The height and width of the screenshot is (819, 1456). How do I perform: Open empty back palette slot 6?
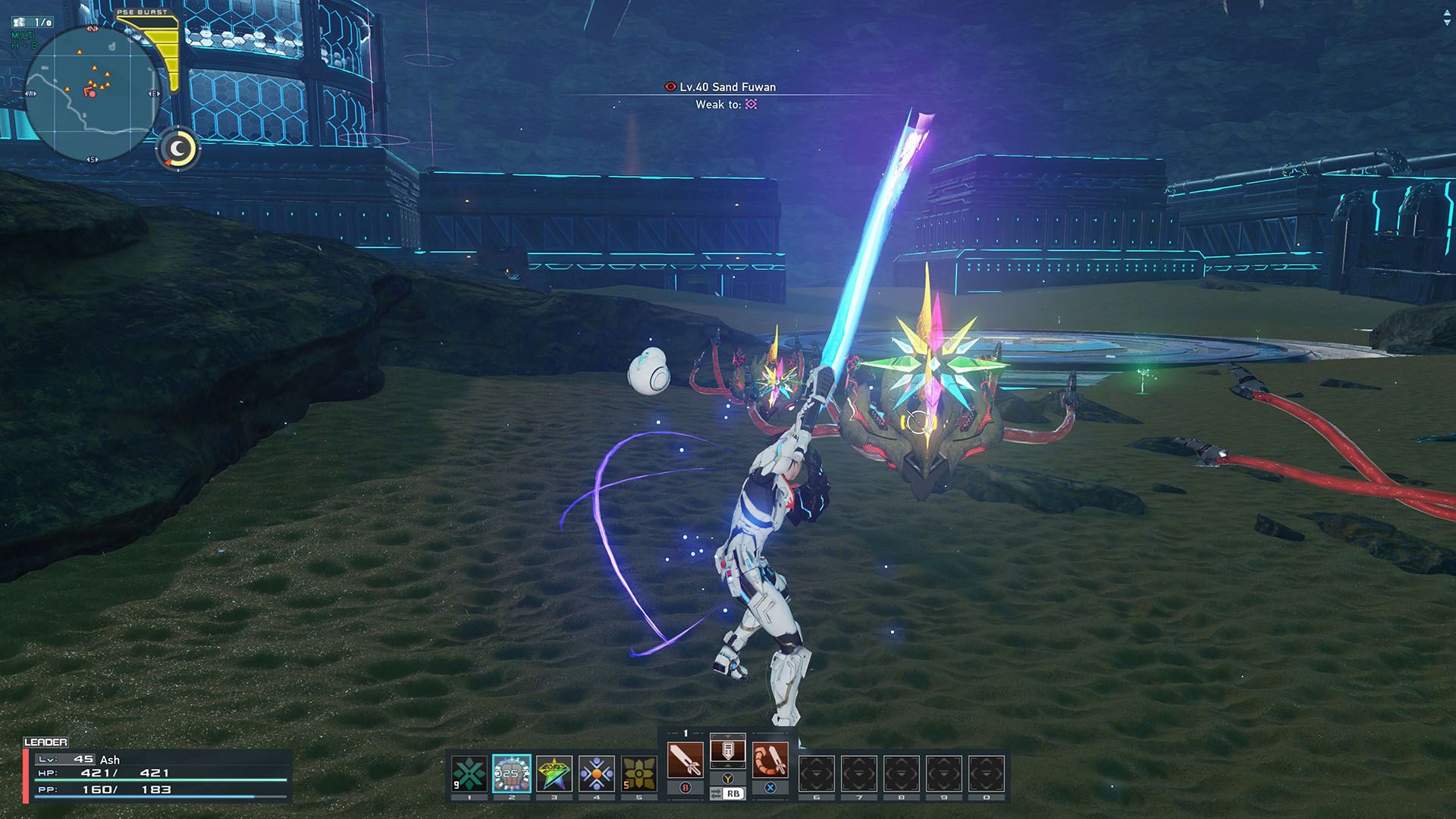coord(817,773)
